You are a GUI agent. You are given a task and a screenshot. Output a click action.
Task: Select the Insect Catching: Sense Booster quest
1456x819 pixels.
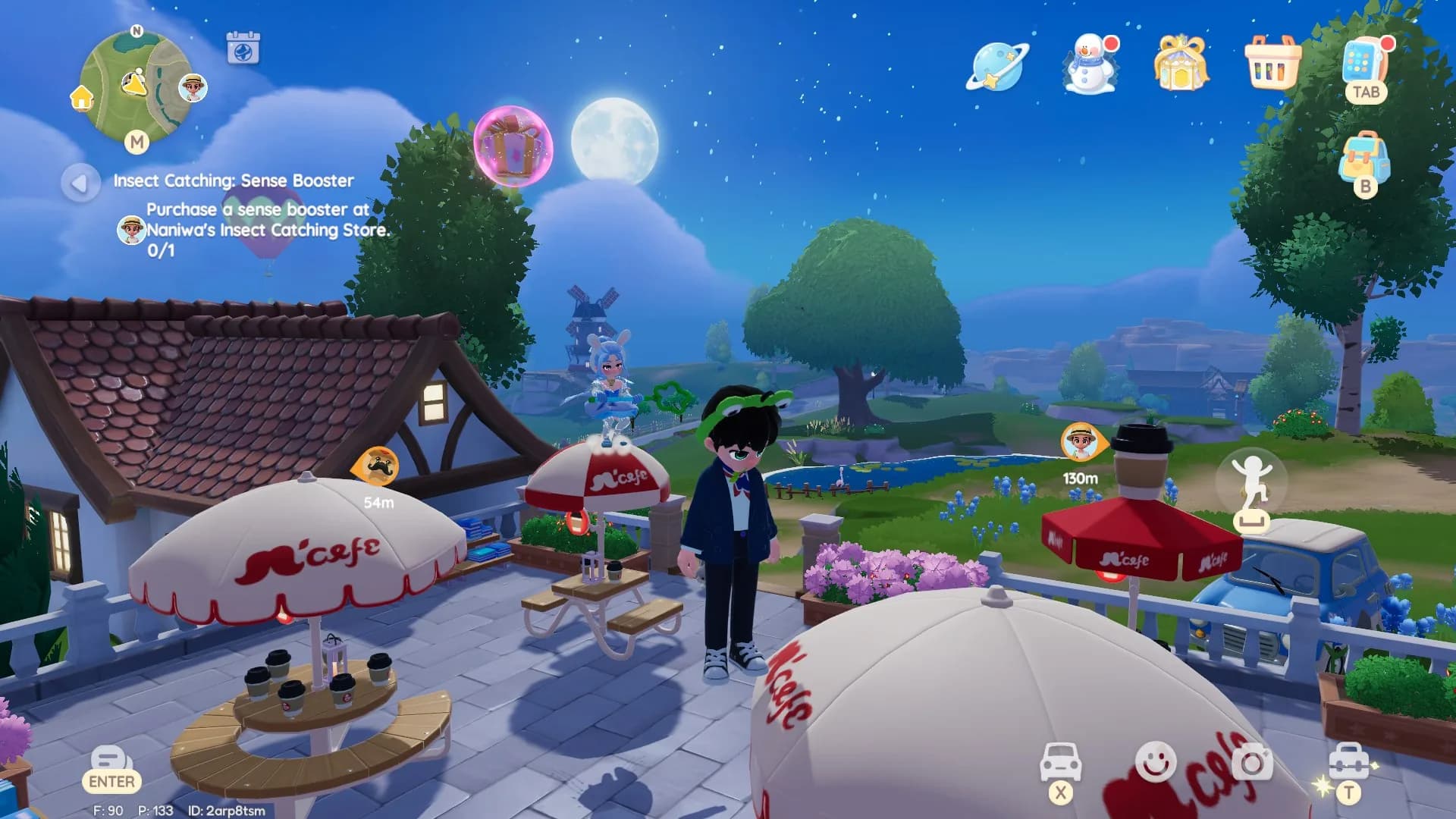click(x=234, y=180)
